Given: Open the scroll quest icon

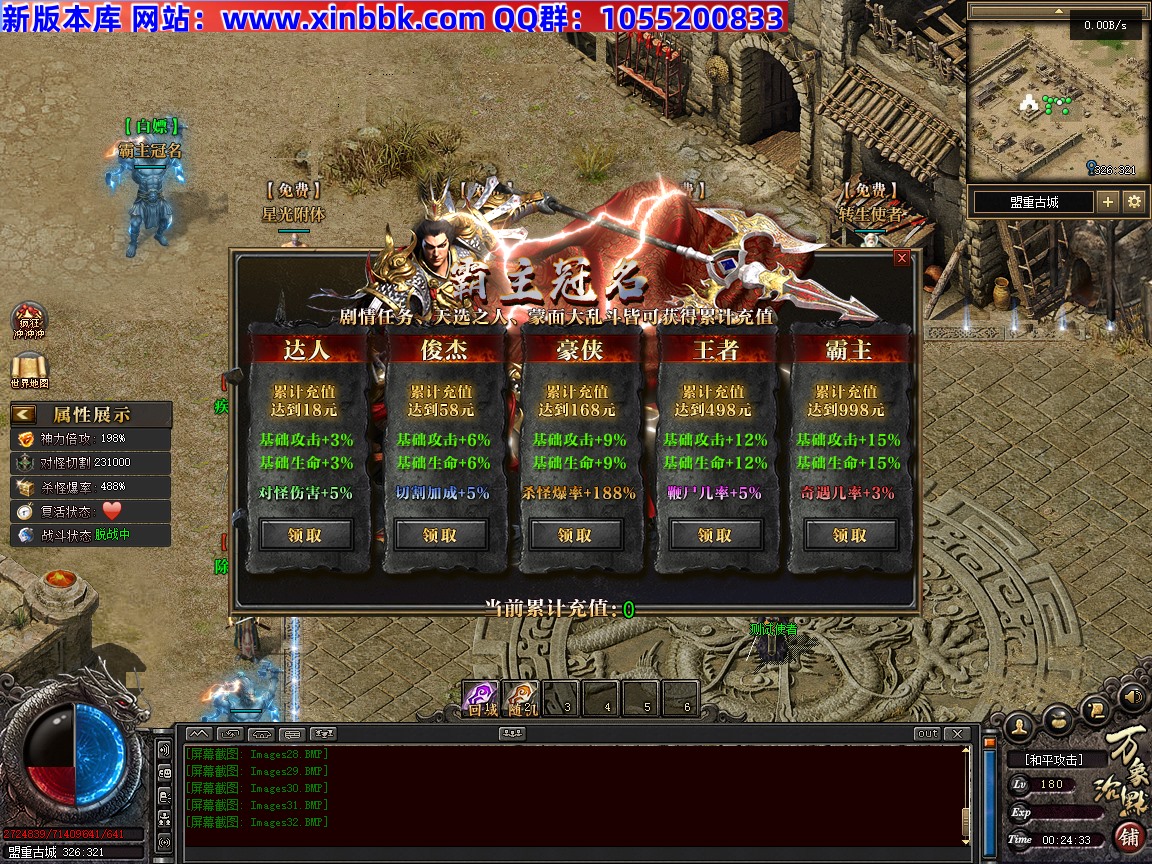Looking at the screenshot, I should pos(1094,710).
